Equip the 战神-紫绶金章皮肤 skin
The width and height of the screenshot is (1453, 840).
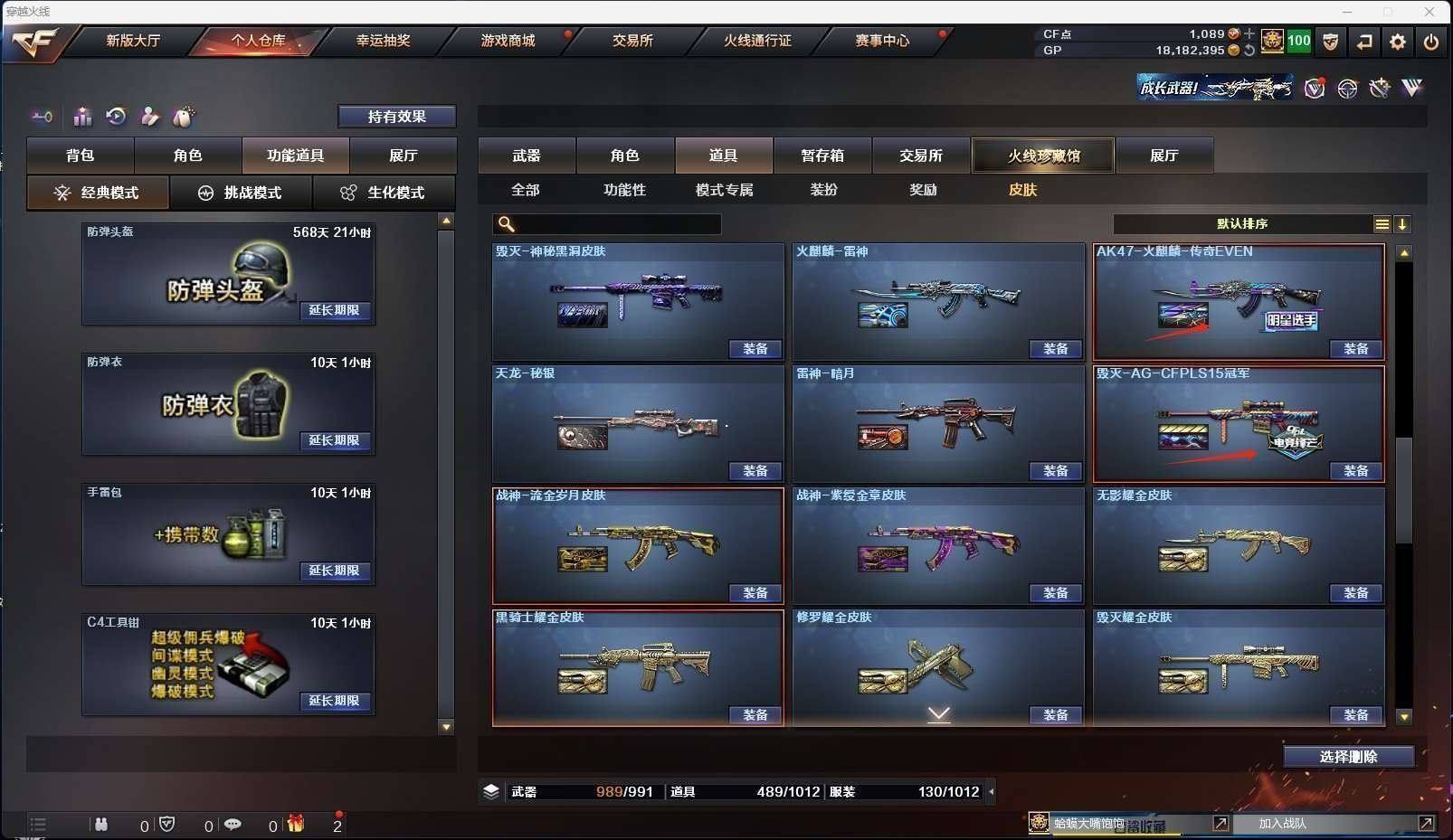[x=1055, y=593]
